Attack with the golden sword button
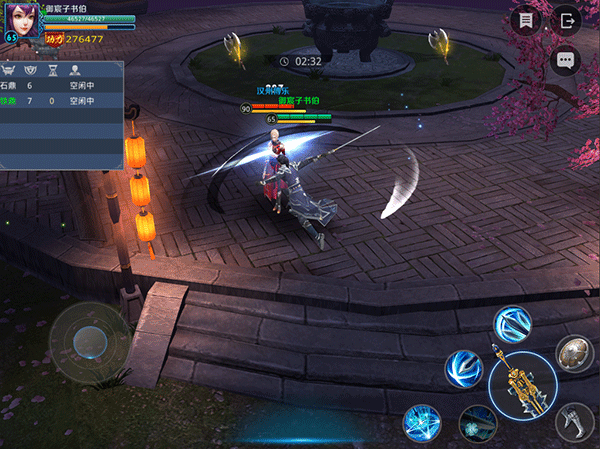This screenshot has height=449, width=600. tap(522, 387)
